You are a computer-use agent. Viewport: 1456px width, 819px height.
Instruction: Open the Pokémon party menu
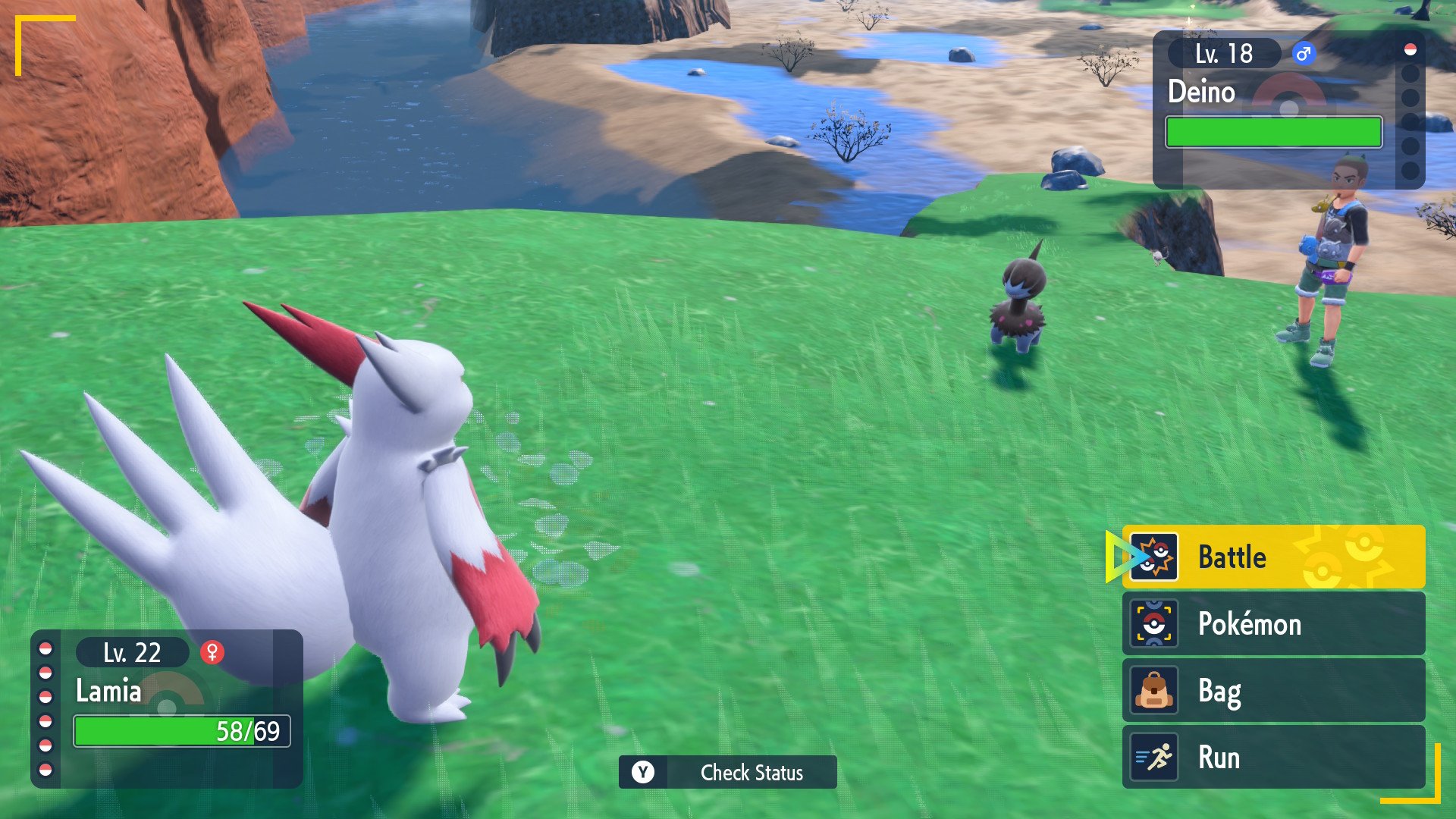coord(1272,624)
